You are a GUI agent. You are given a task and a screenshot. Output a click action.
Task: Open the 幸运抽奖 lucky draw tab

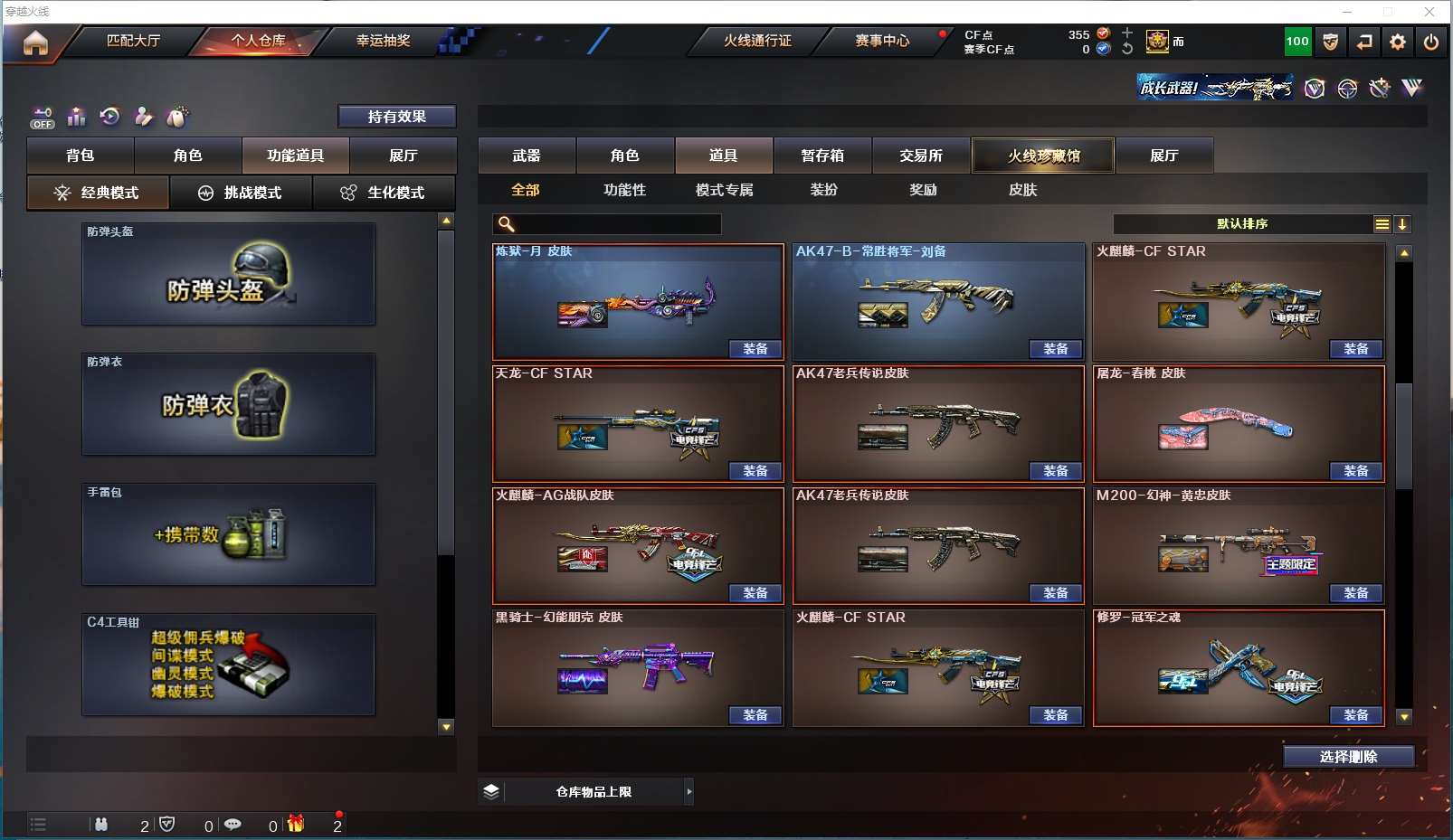383,41
